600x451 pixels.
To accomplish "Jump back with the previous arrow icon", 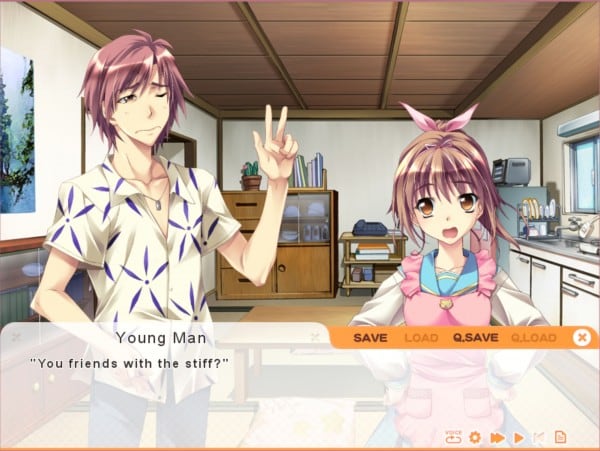I will click(539, 437).
